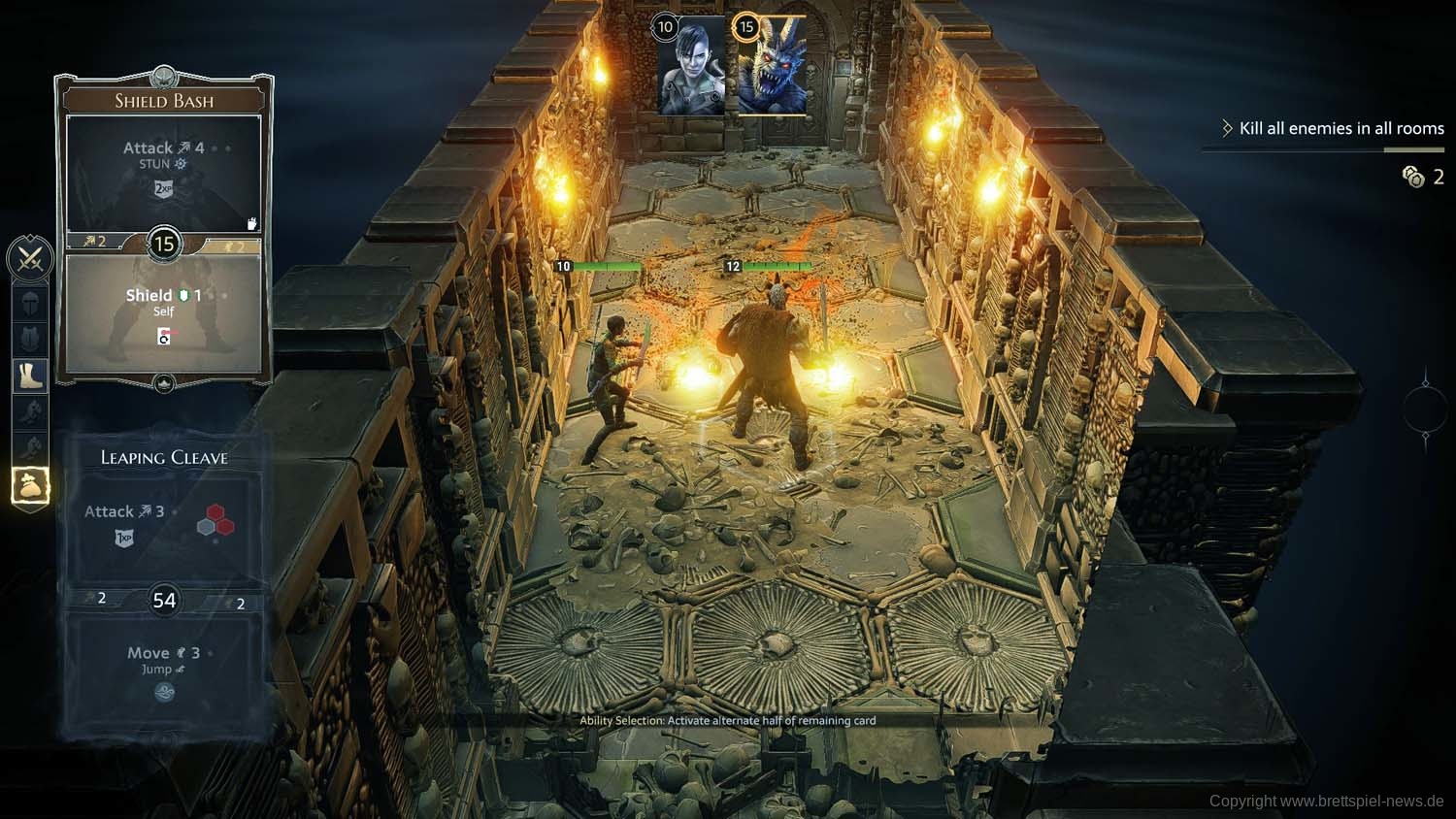The image size is (1456, 819).
Task: Select the Shield Bash Attack 4 top action
Action: (163, 172)
